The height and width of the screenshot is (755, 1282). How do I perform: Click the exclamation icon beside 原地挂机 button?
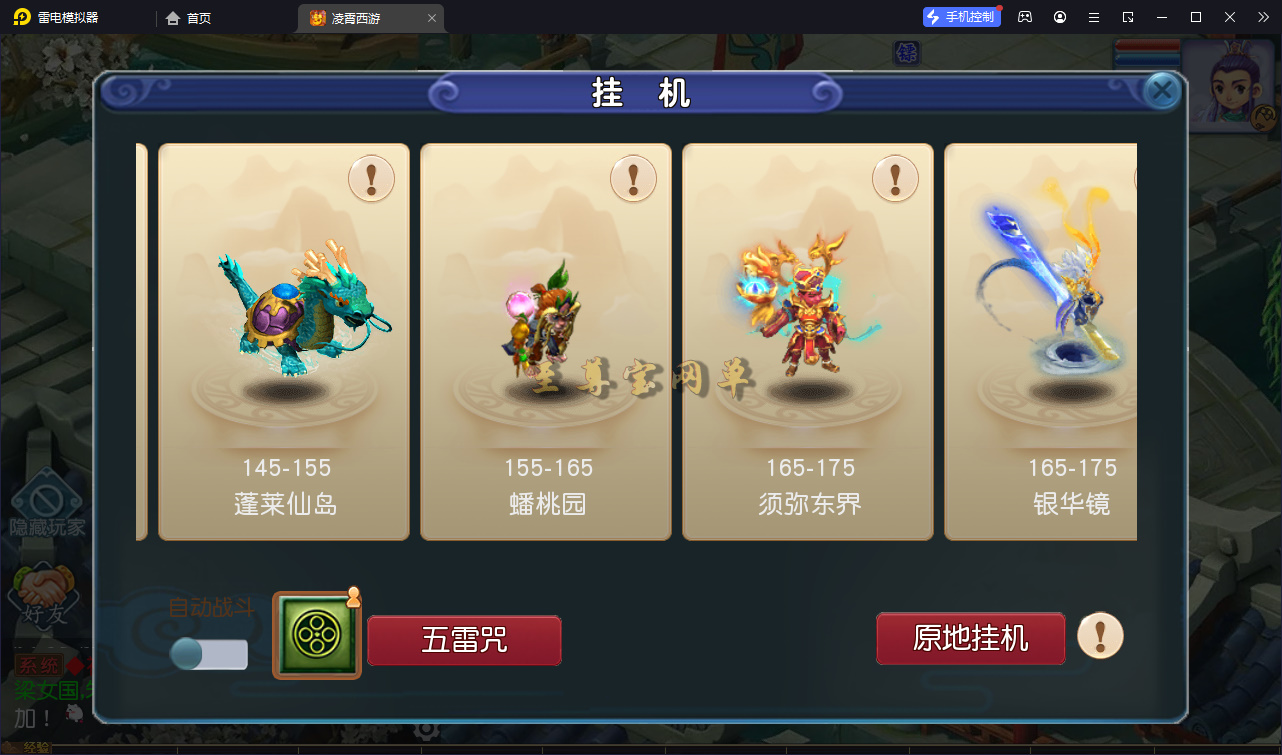(x=1100, y=637)
